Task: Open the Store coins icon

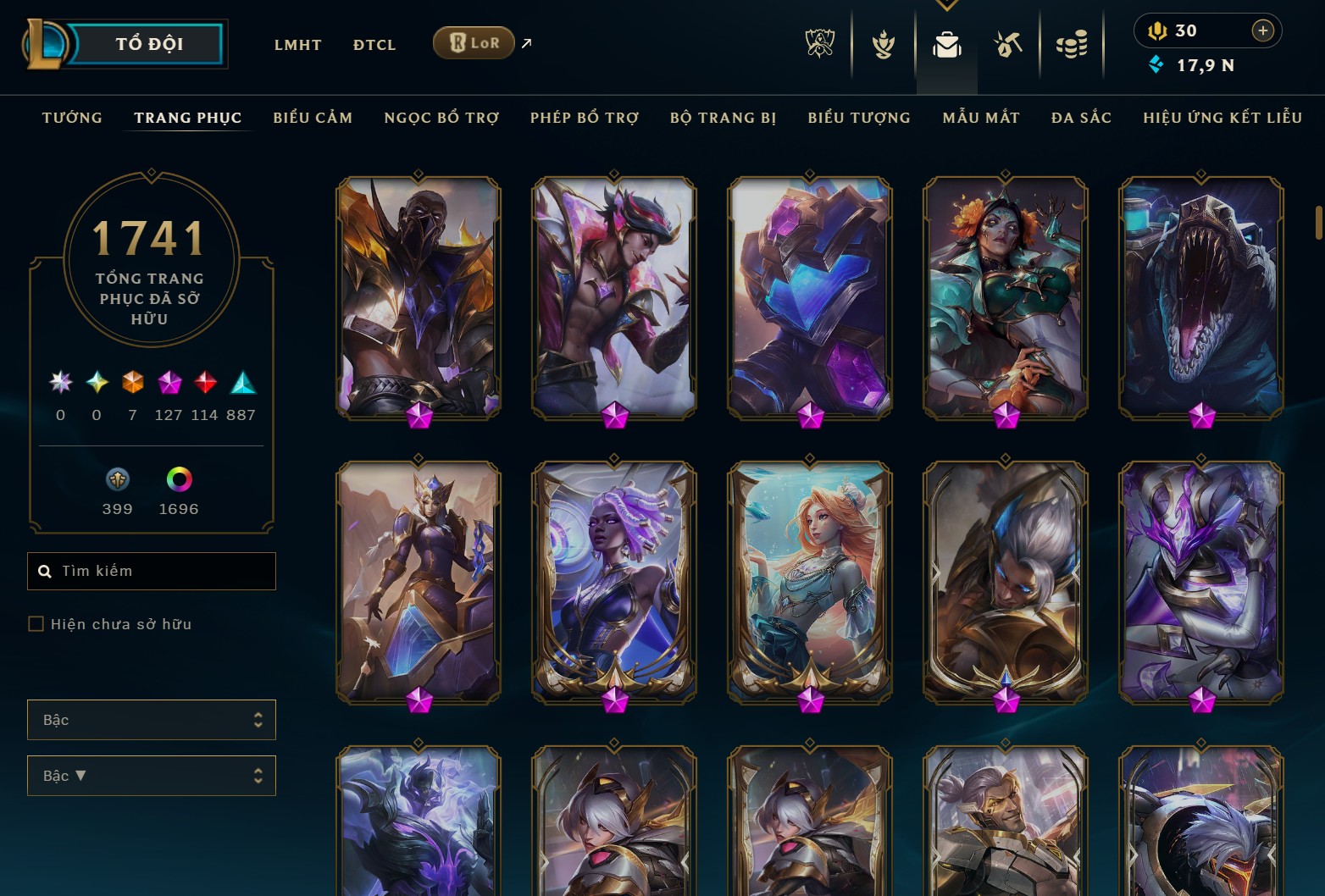Action: pos(1071,44)
